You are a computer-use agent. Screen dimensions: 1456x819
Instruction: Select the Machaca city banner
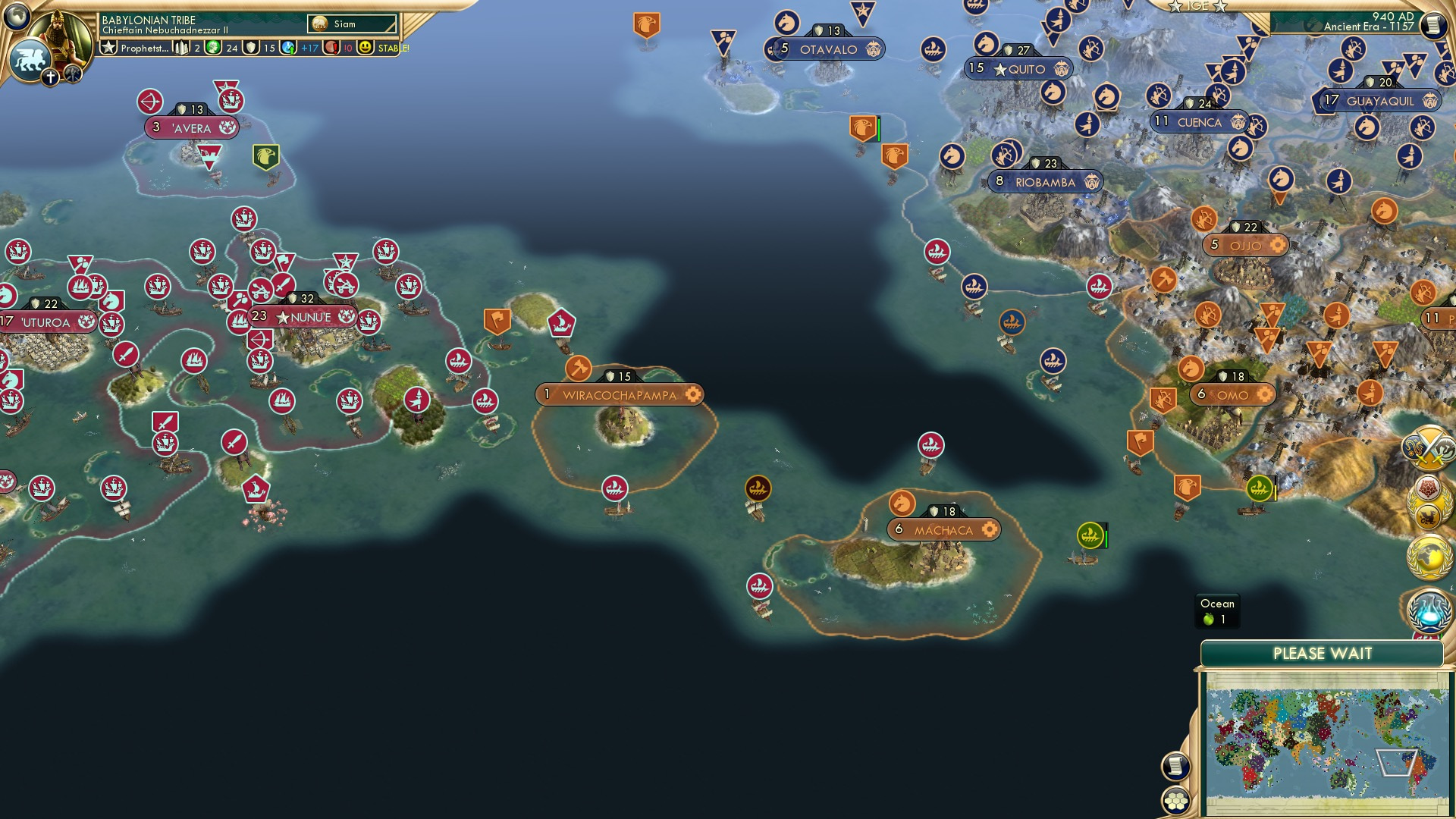(943, 530)
